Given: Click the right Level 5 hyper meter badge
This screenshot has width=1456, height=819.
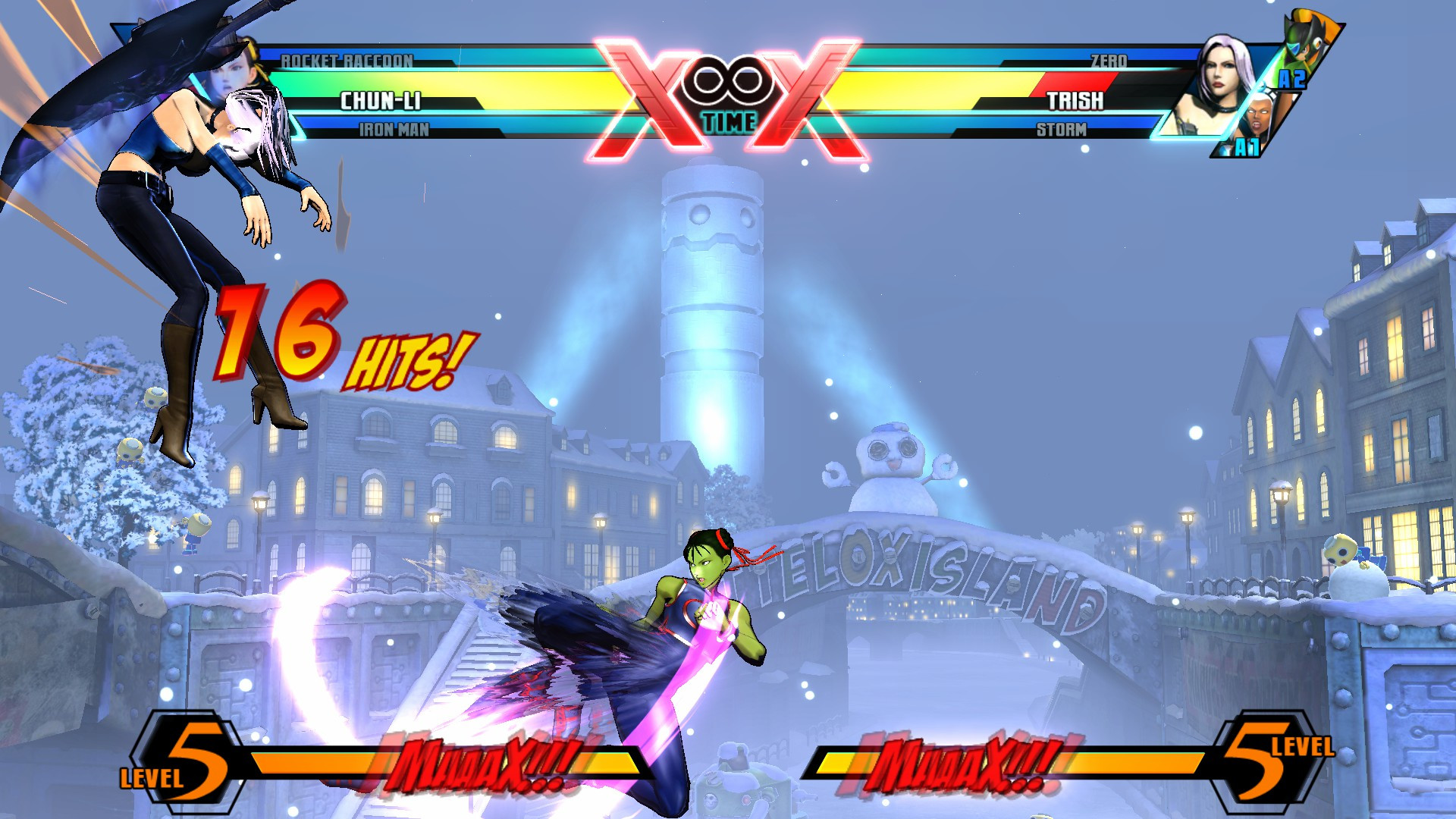Looking at the screenshot, I should pyautogui.click(x=1268, y=758).
